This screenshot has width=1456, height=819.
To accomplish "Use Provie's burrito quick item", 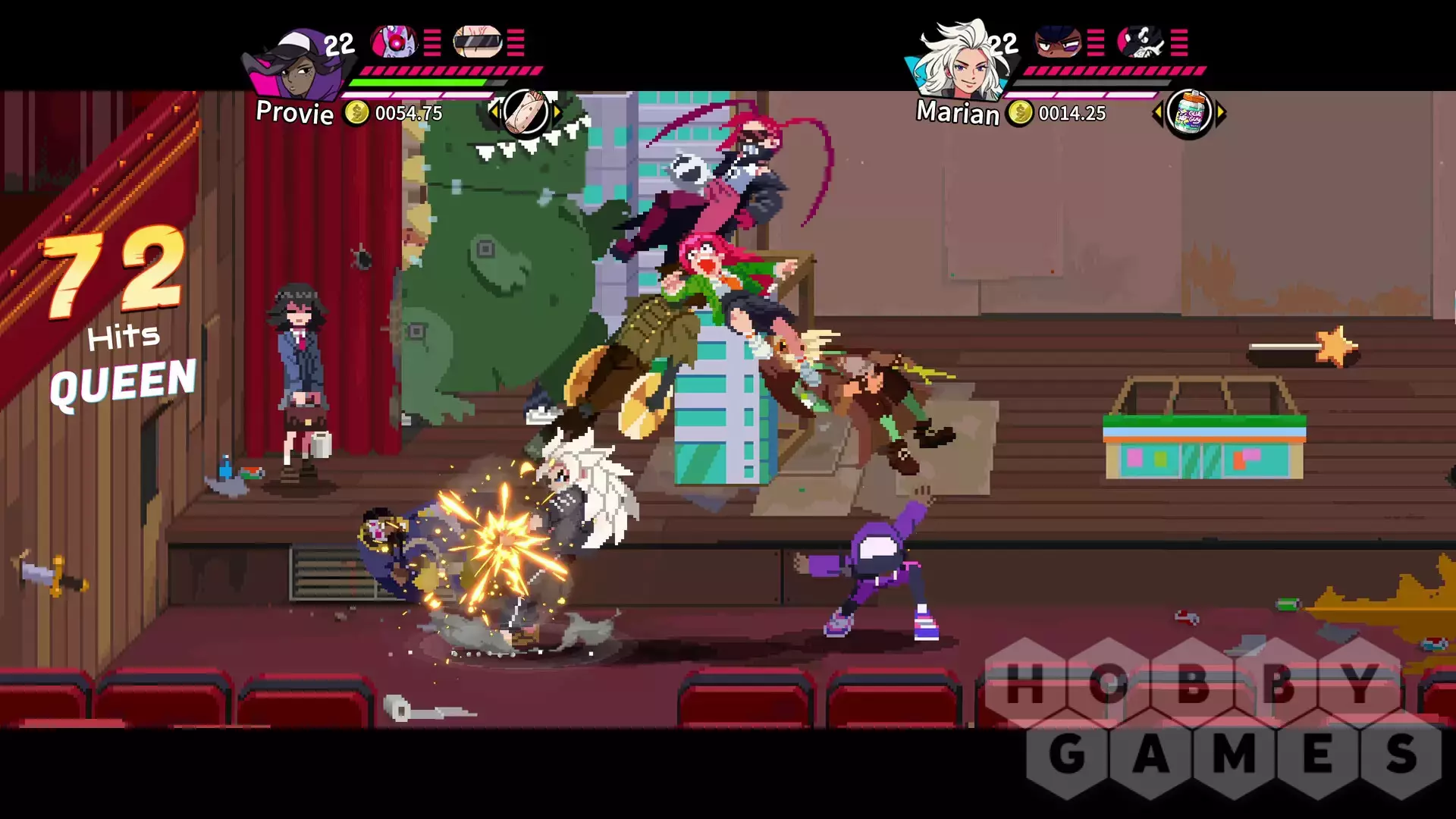I will (x=526, y=113).
